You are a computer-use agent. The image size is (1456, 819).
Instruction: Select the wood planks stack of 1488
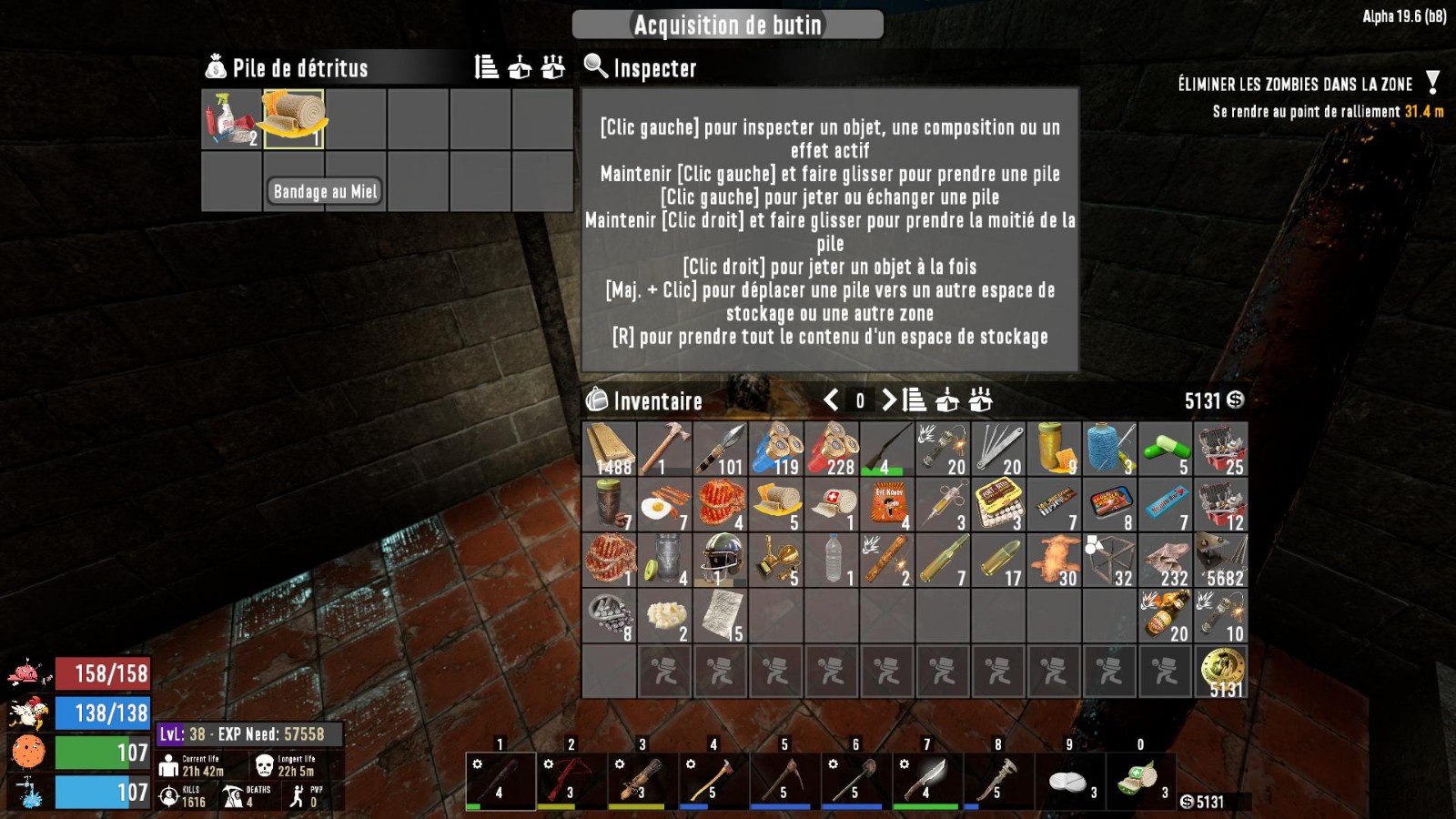coord(610,449)
